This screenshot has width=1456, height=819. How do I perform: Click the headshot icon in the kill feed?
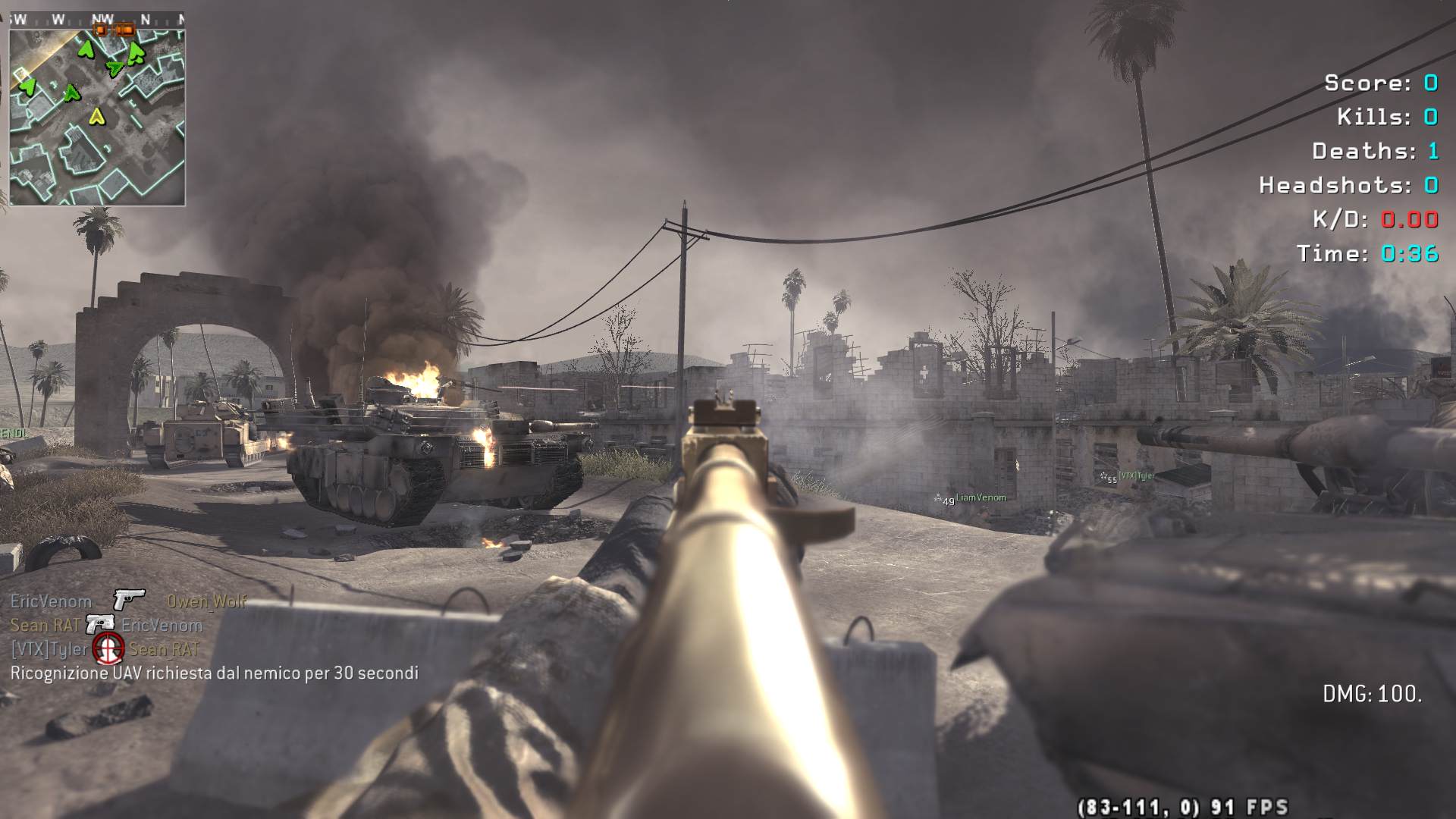point(108,648)
